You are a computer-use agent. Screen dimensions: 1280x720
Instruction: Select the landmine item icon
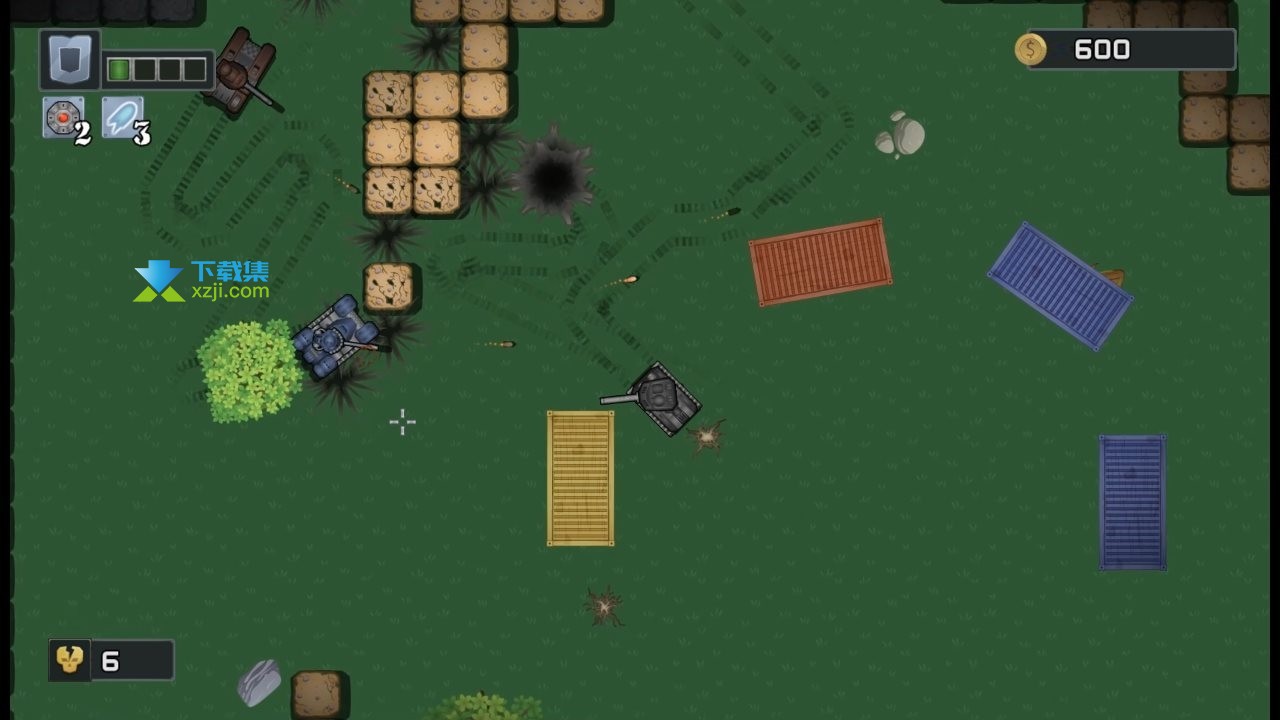pos(62,117)
